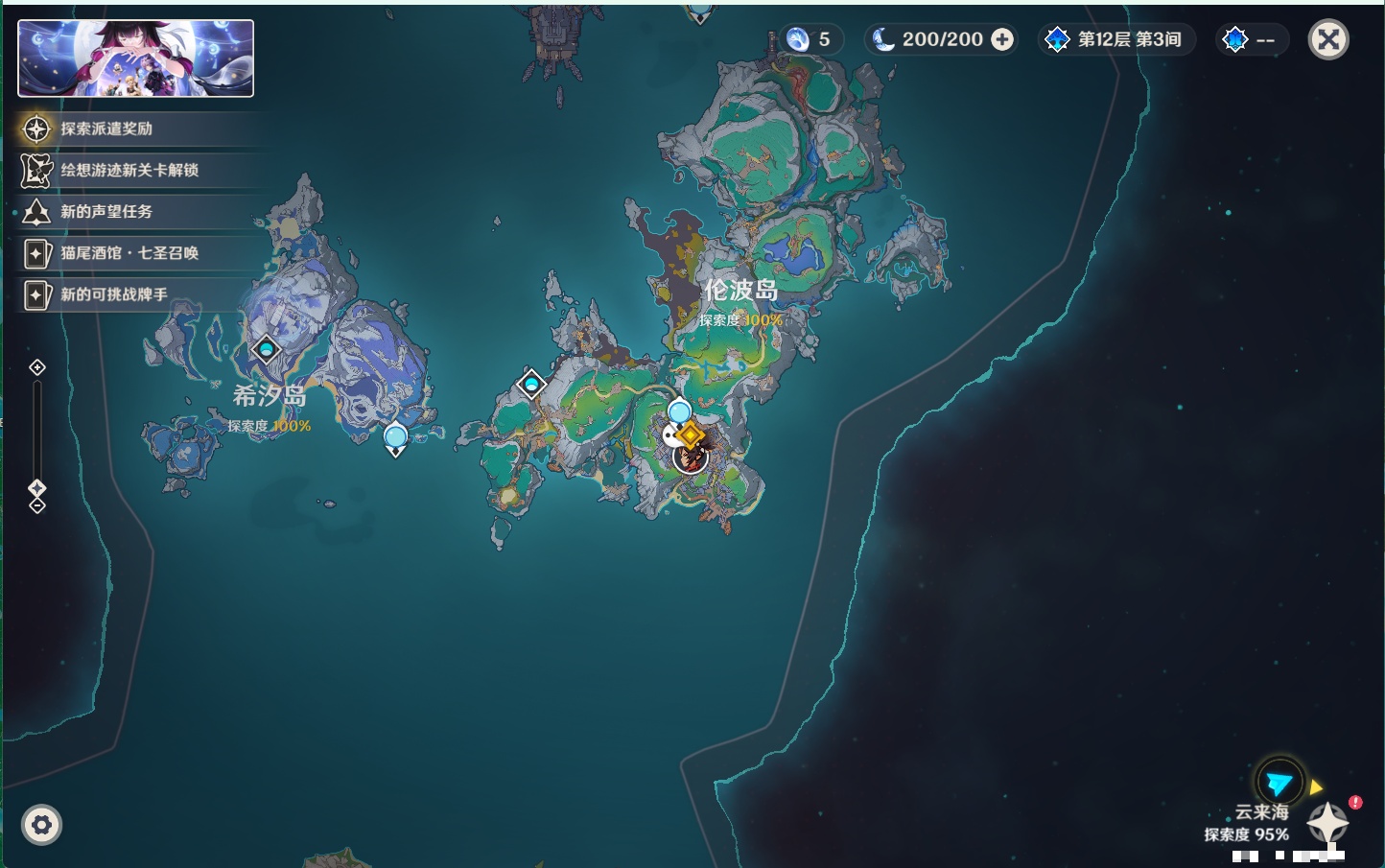The width and height of the screenshot is (1385, 868).
Task: Select the 绘想游迹新关卡解锁 entry
Action: (x=129, y=170)
